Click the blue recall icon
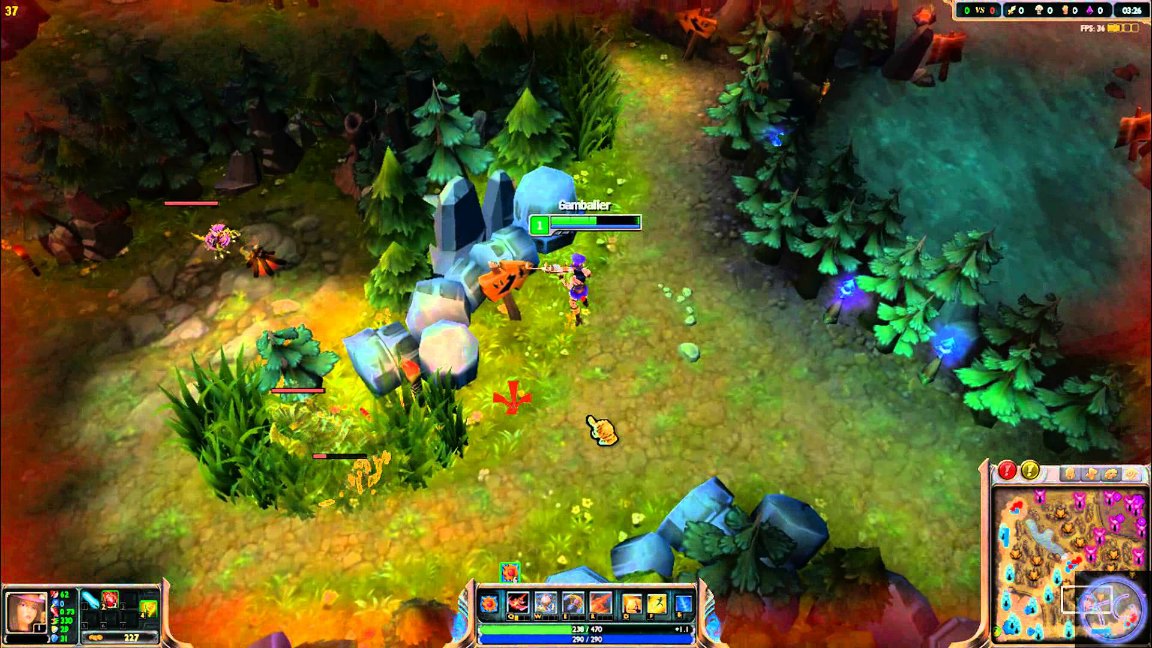The width and height of the screenshot is (1152, 648). click(x=684, y=603)
